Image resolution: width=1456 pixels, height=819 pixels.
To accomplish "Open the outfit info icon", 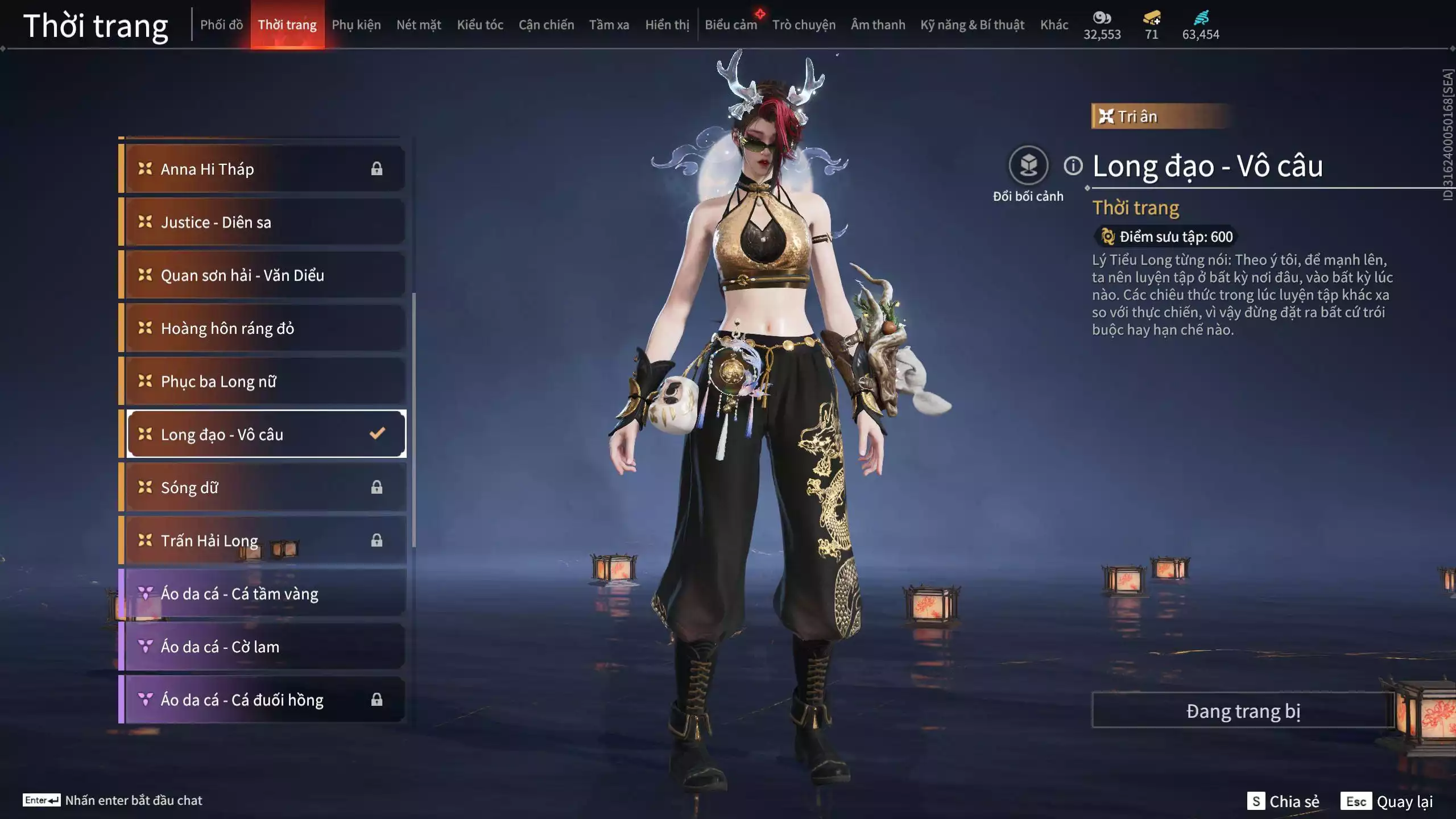I will click(x=1073, y=166).
